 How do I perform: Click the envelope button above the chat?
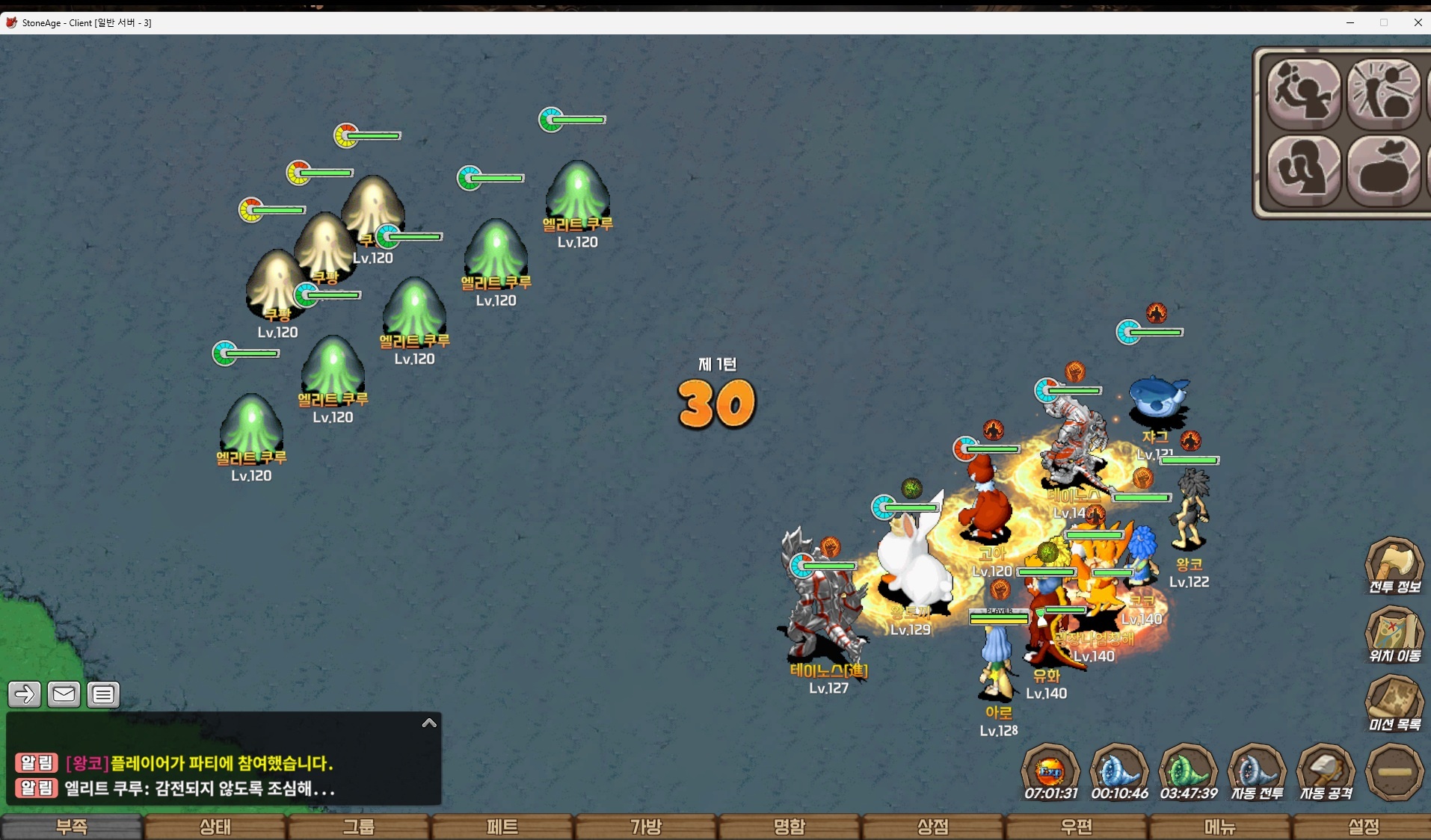click(64, 694)
